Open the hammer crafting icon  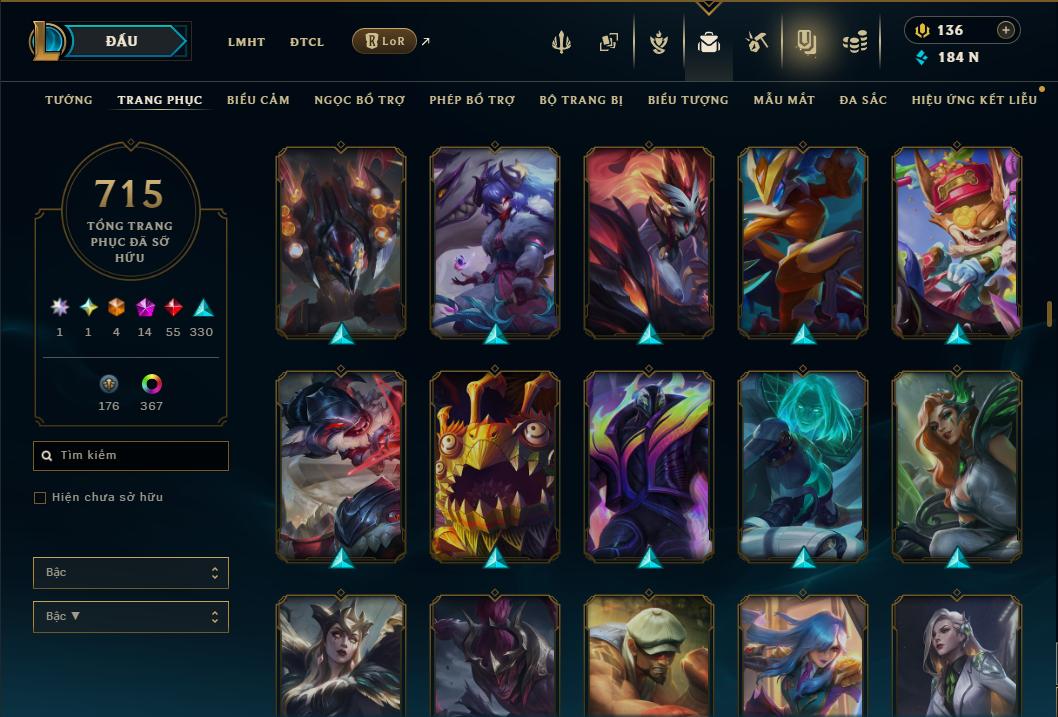click(x=757, y=42)
